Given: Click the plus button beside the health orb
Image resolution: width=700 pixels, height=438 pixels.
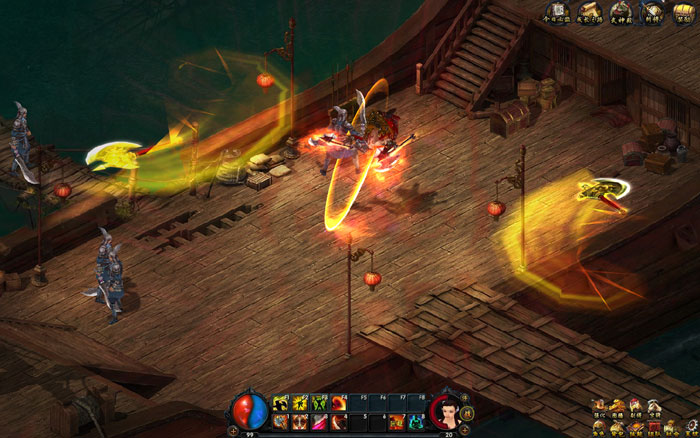Looking at the screenshot, I should tap(232, 429).
